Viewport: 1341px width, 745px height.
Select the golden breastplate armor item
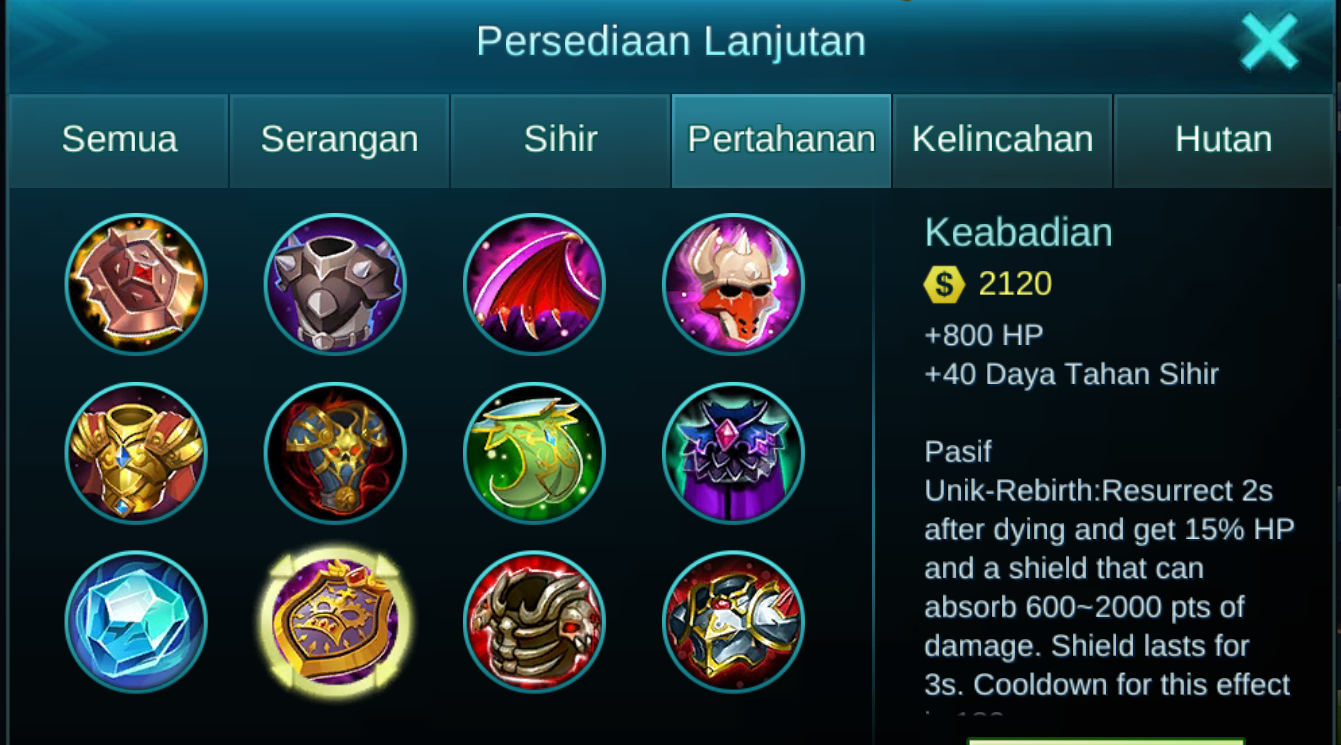(136, 453)
